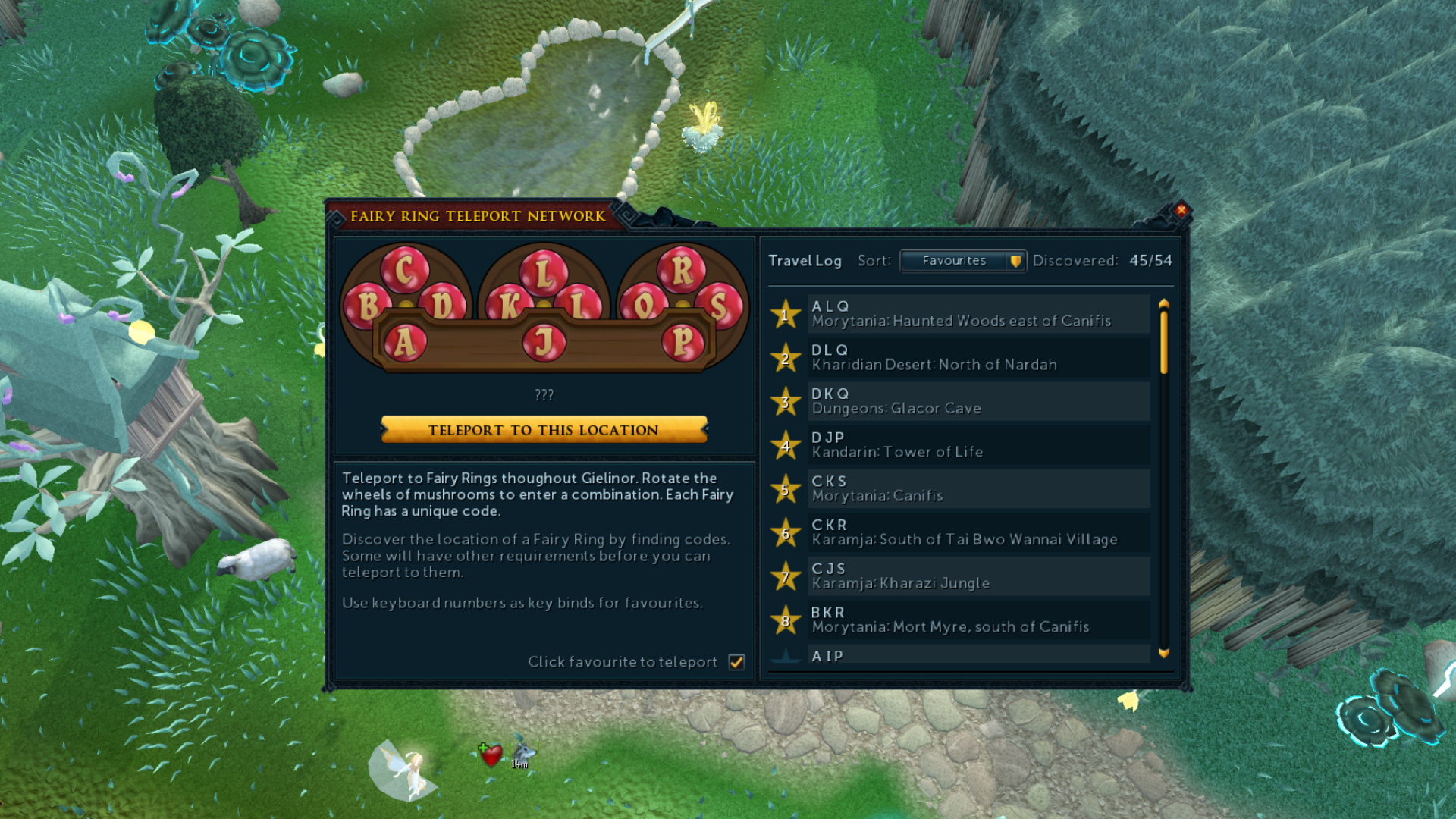
Task: Click the shield icon beside the Favourites sort
Action: [1016, 261]
